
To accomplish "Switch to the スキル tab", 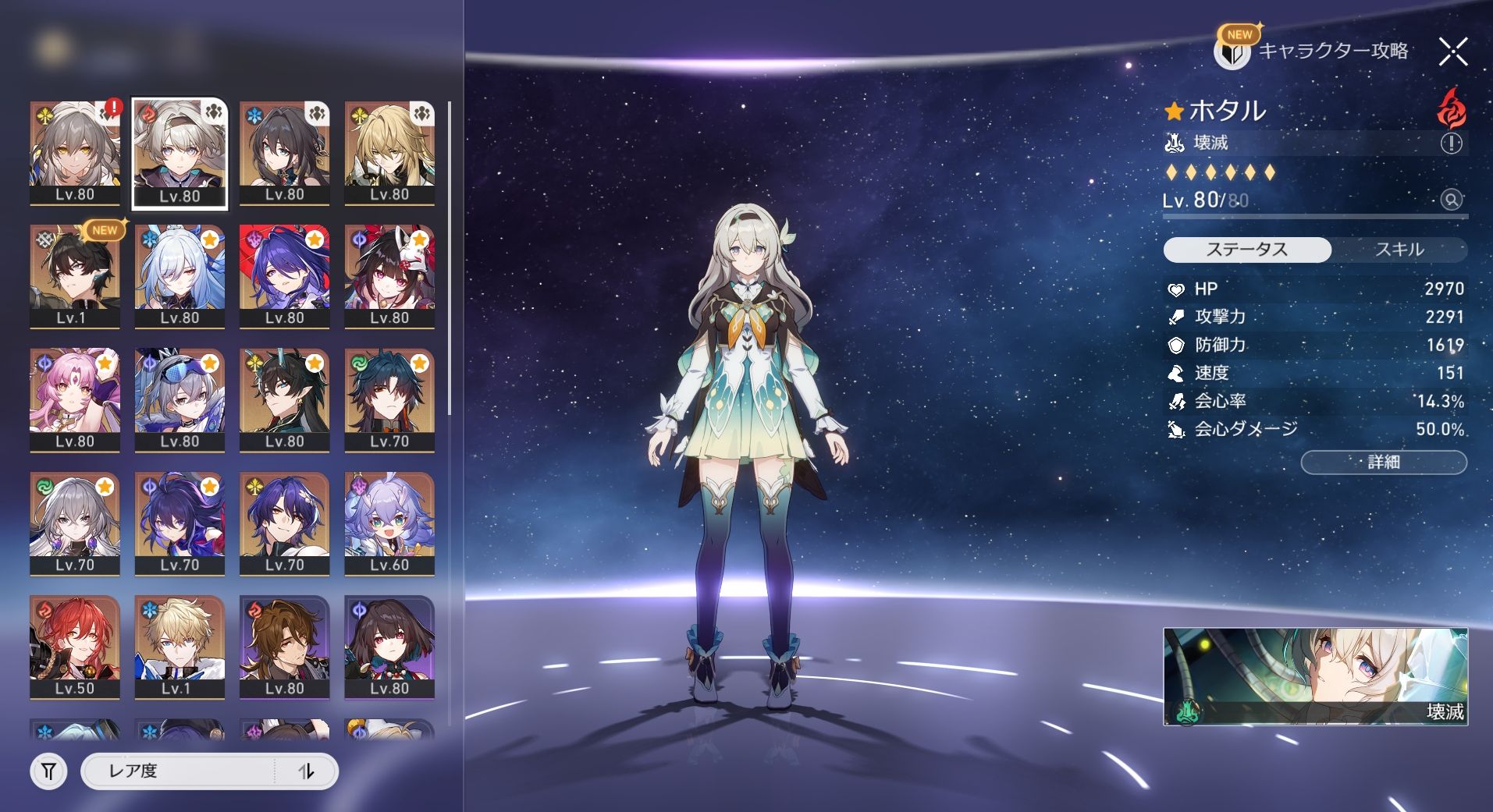I will click(1399, 250).
